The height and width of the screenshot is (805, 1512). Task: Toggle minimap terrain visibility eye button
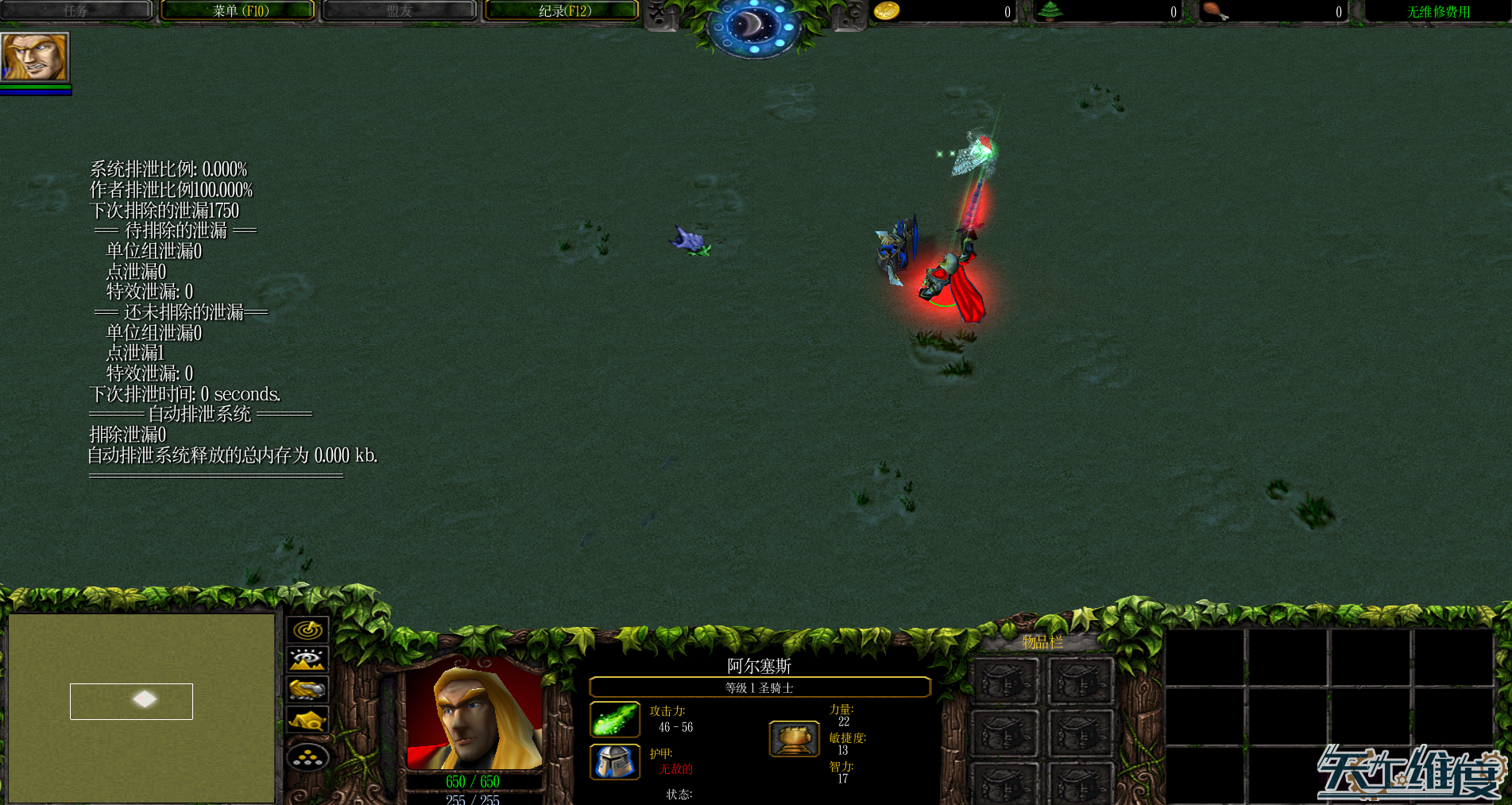coord(307,660)
